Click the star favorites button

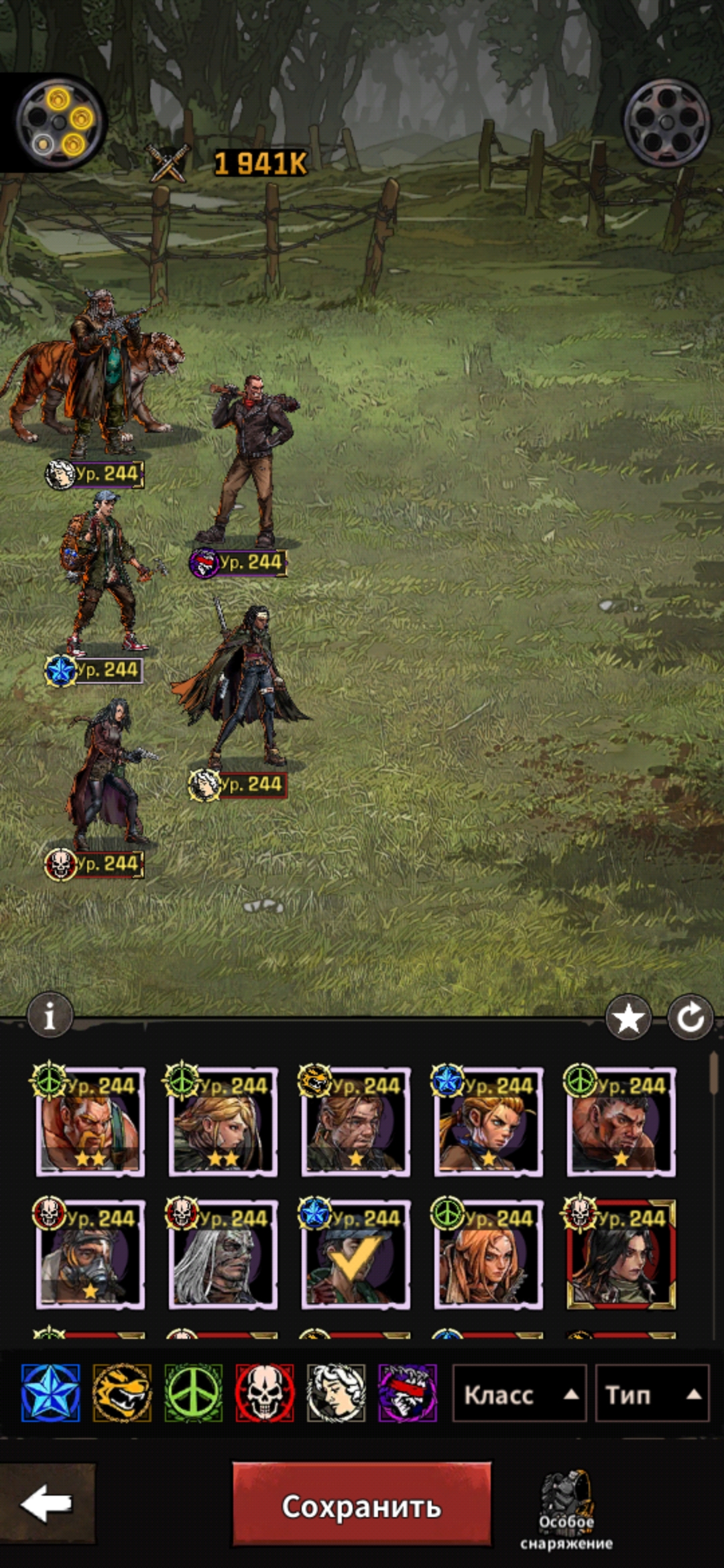[628, 1018]
